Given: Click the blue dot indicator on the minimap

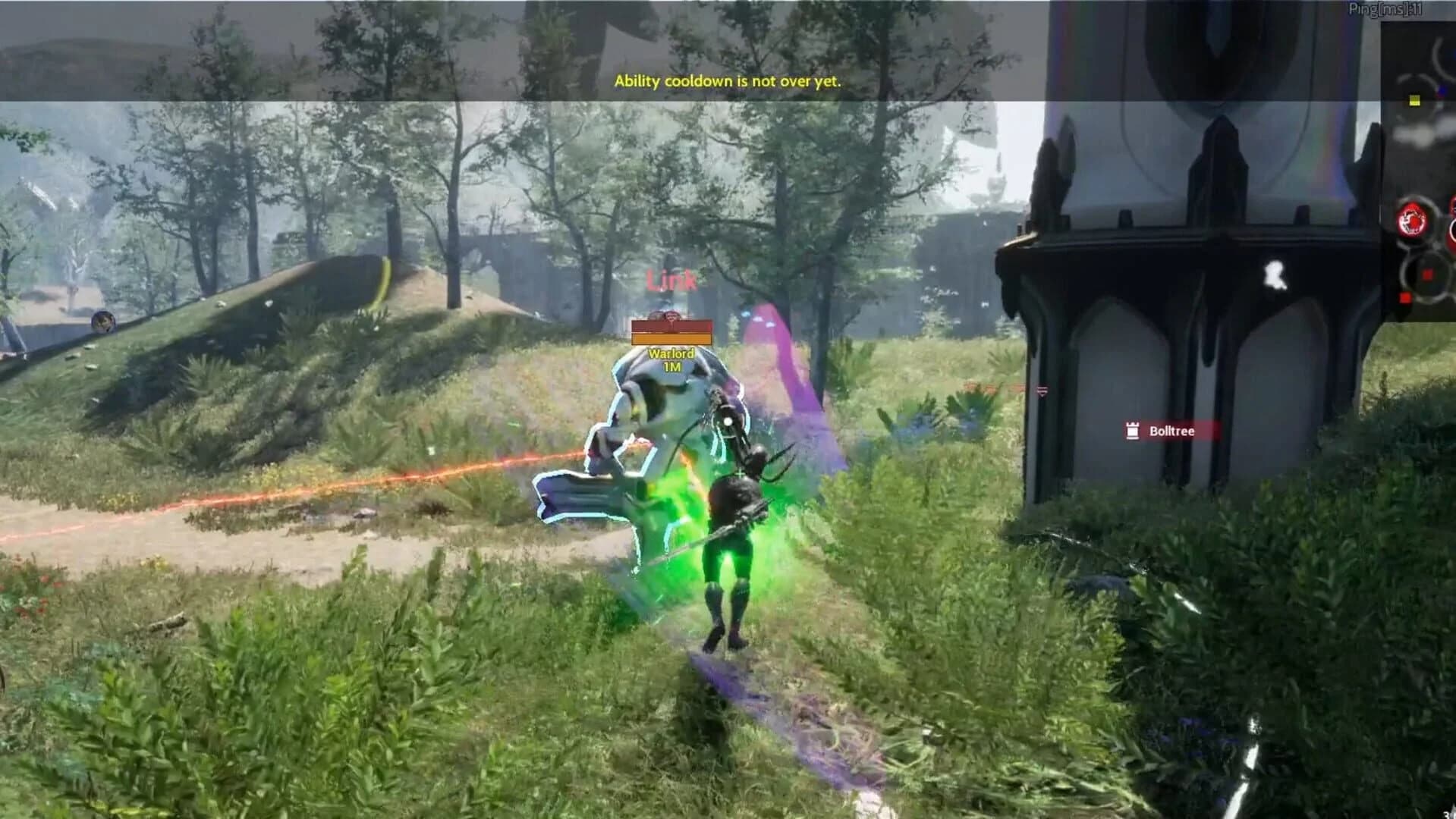Looking at the screenshot, I should tap(1442, 90).
